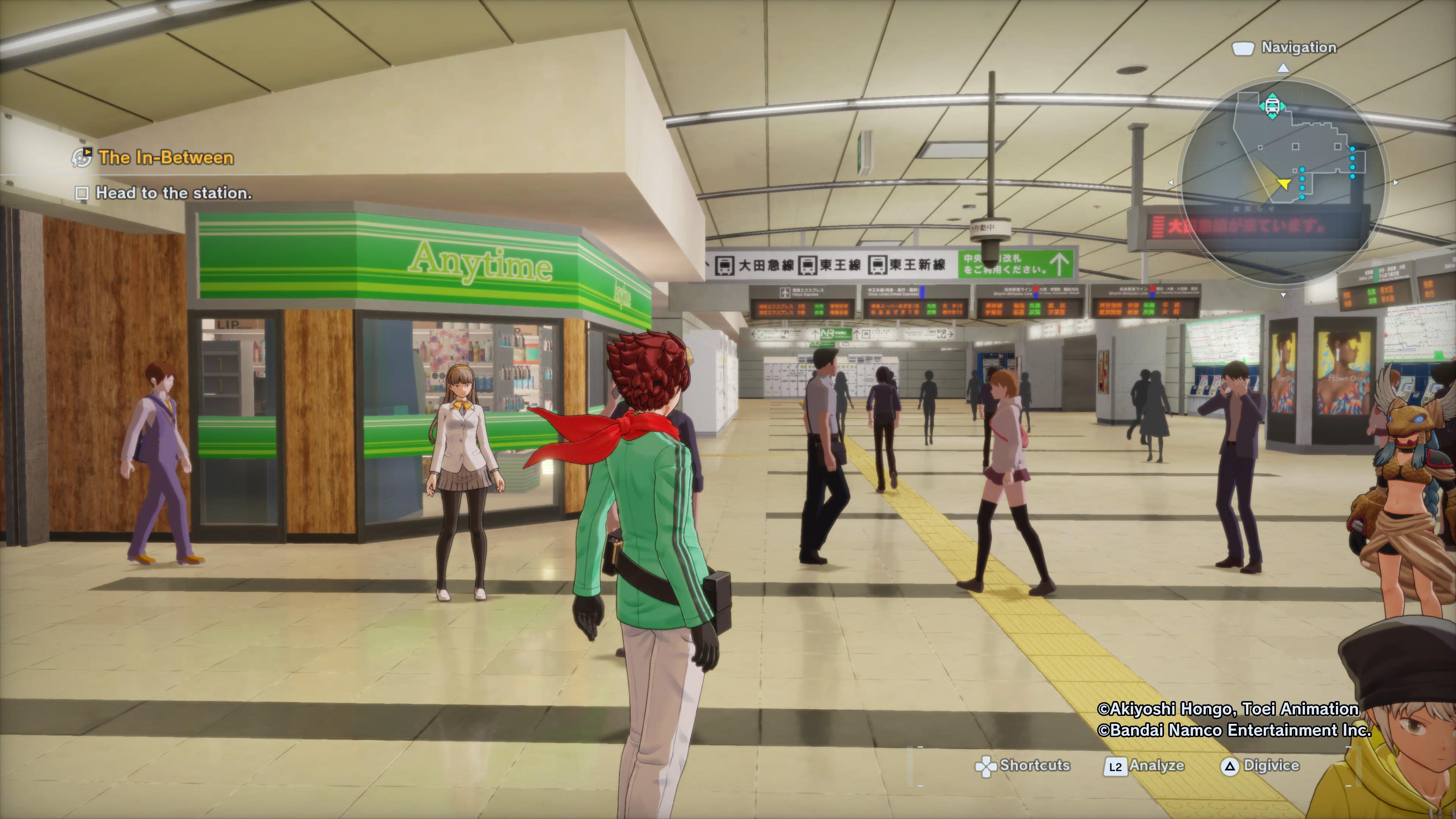Image resolution: width=1456 pixels, height=819 pixels.
Task: Open the Shortcuts menu
Action: pos(1024,766)
